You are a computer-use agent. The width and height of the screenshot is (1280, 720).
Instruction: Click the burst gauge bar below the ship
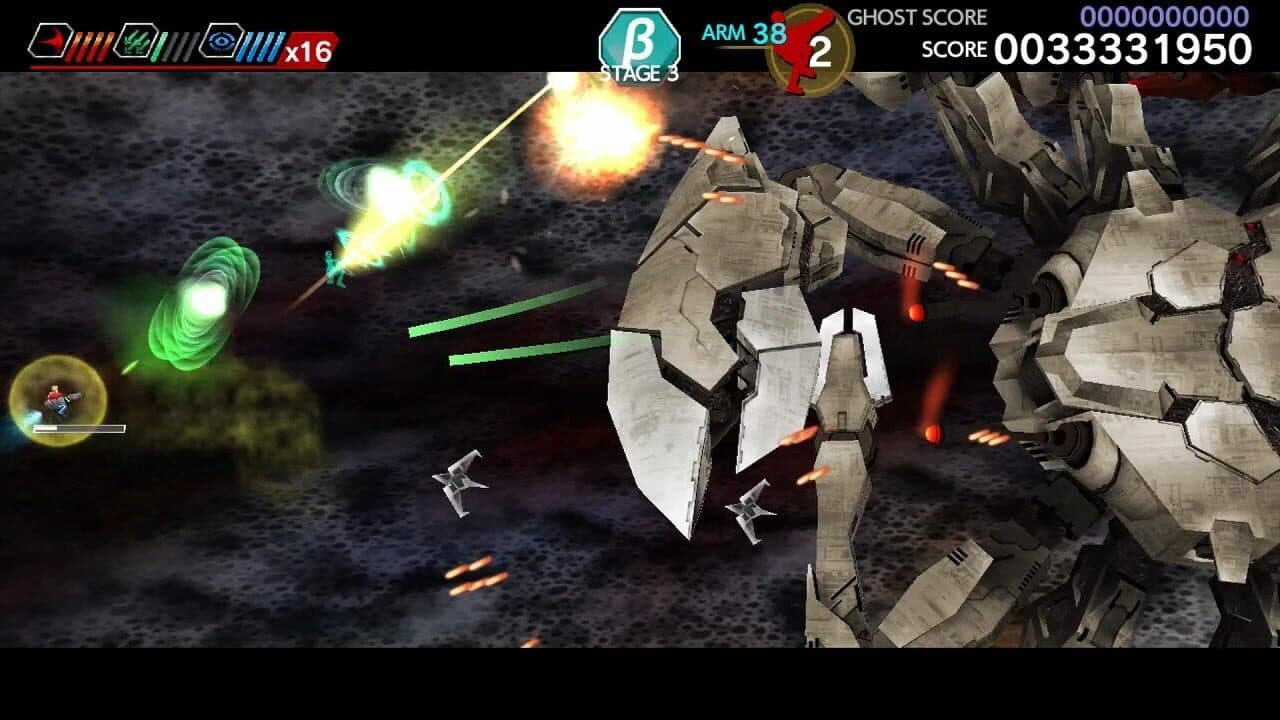(79, 428)
